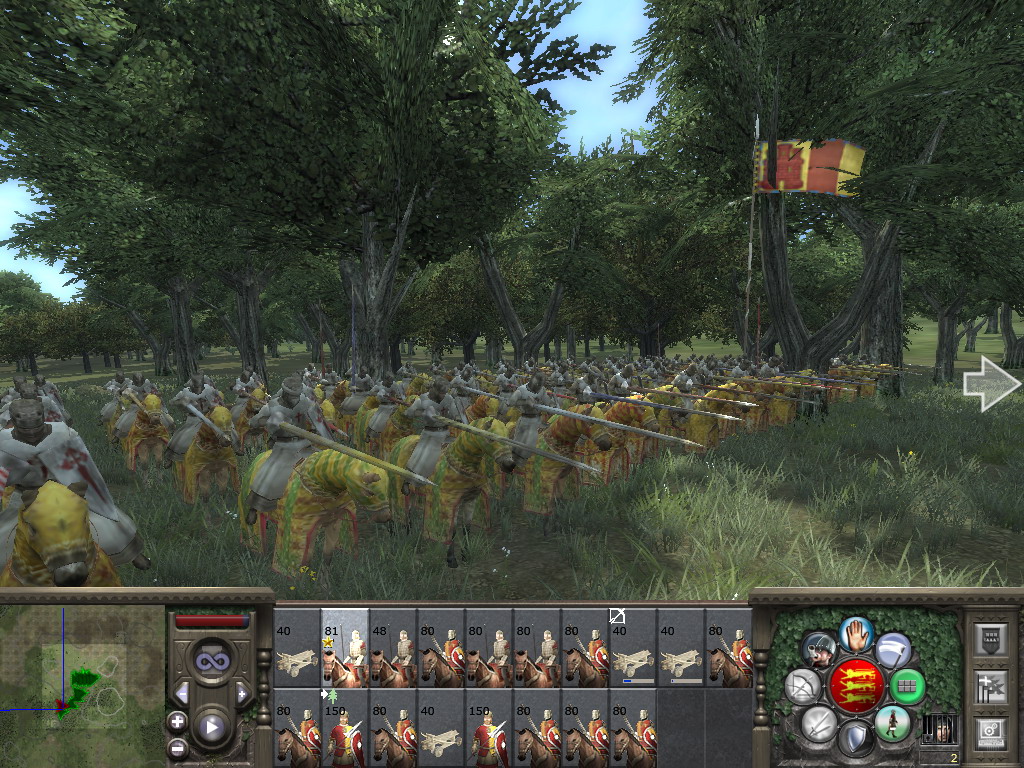Click the helmeted soldier horn icon
1024x768 pixels.
pyautogui.click(x=819, y=650)
